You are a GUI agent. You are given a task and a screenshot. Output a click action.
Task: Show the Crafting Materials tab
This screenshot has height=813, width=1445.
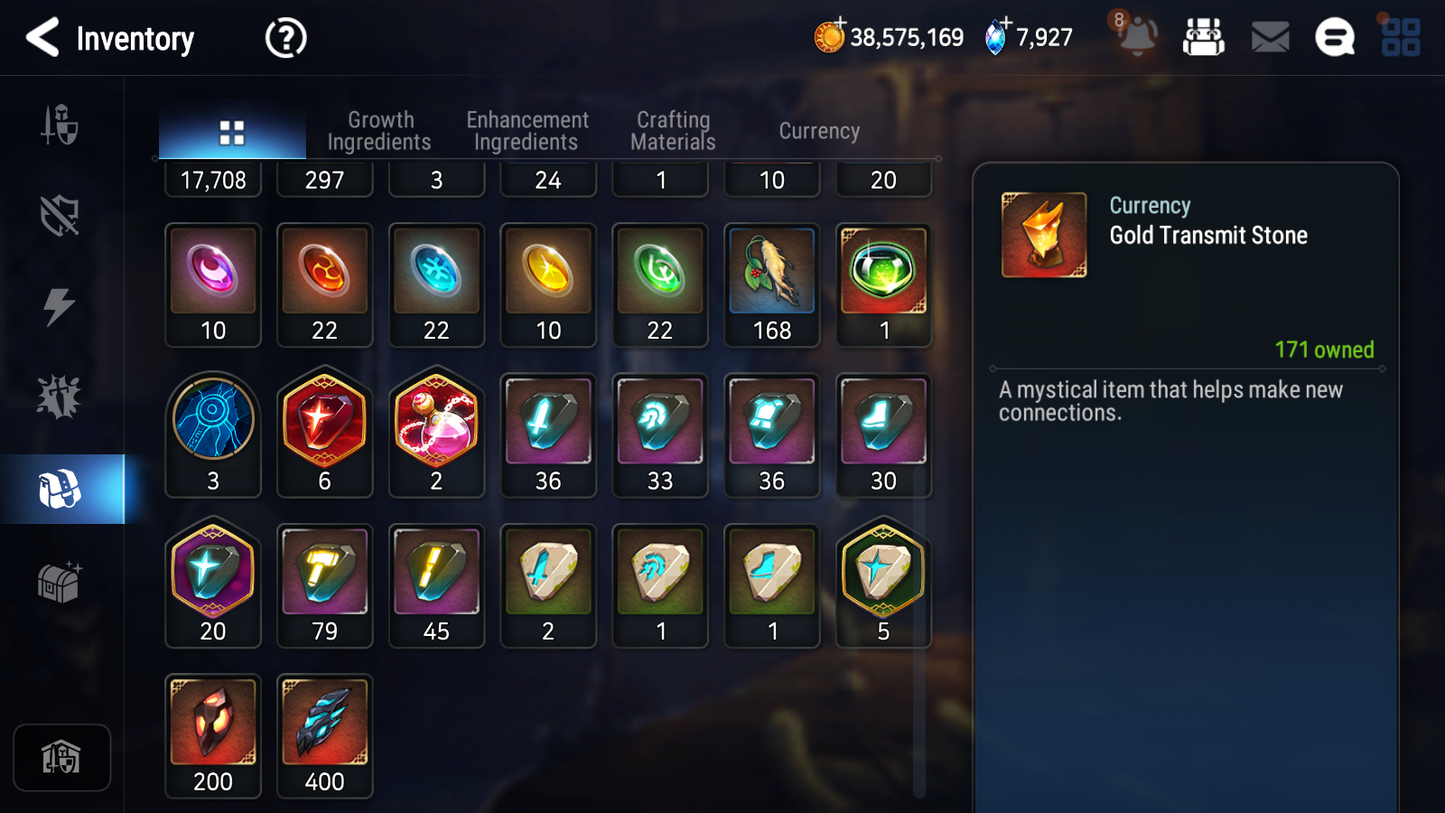click(673, 131)
